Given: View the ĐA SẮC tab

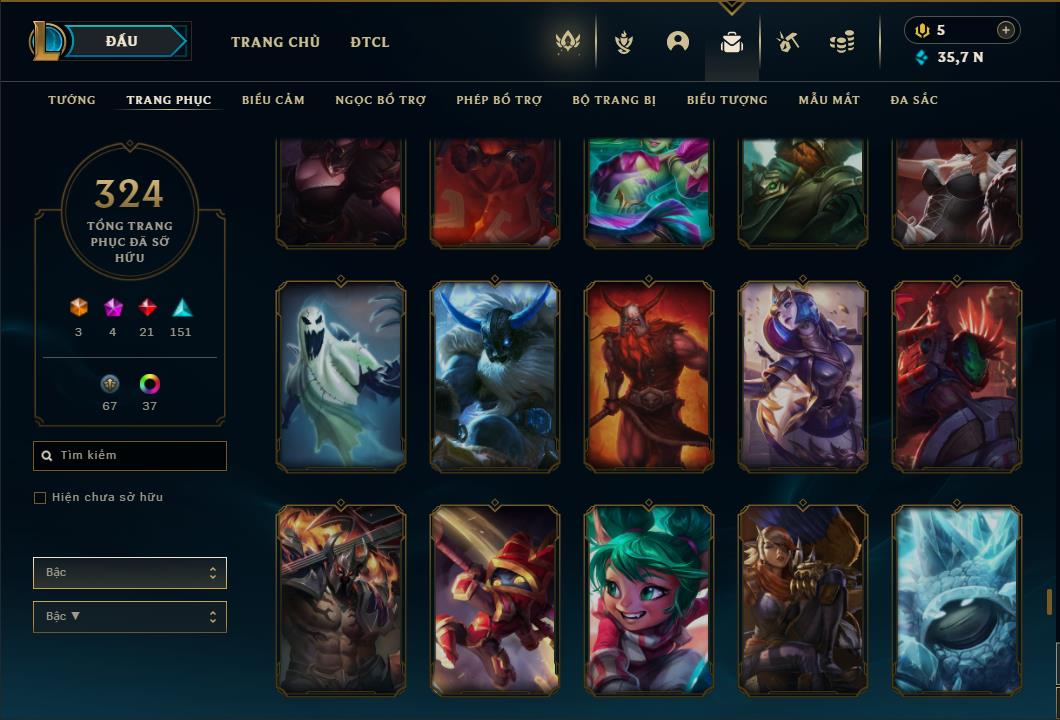Looking at the screenshot, I should 914,100.
